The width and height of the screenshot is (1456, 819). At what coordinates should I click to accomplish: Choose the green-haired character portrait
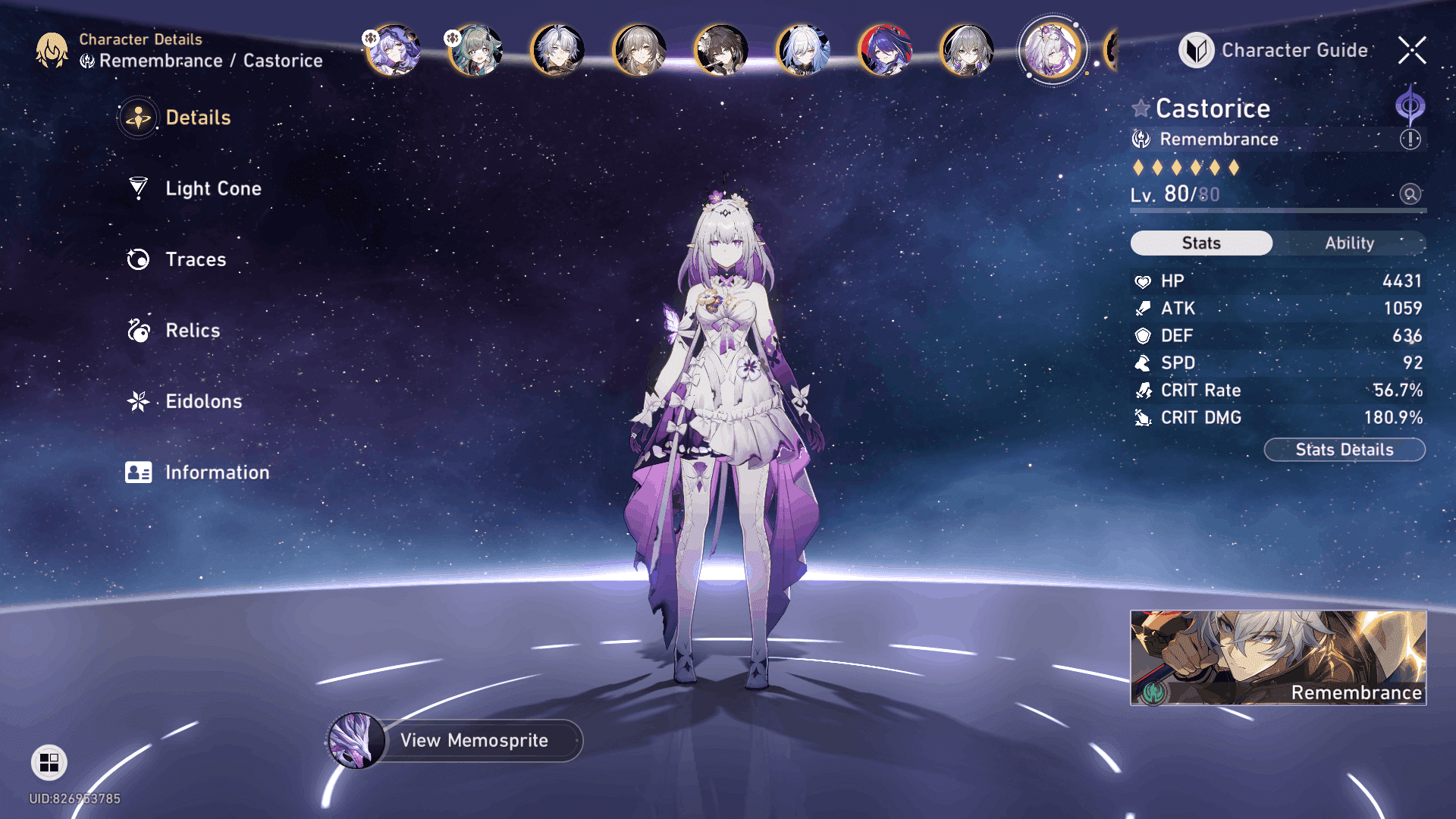(475, 51)
